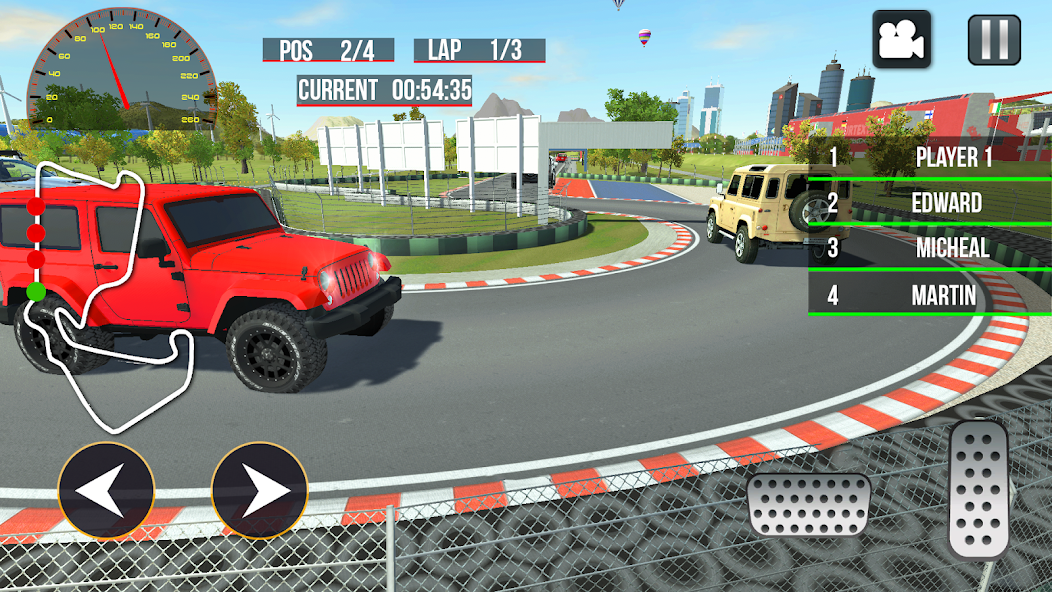Screen dimensions: 1052x592
Task: Select EDWARD in the standings list
Action: [x=929, y=203]
